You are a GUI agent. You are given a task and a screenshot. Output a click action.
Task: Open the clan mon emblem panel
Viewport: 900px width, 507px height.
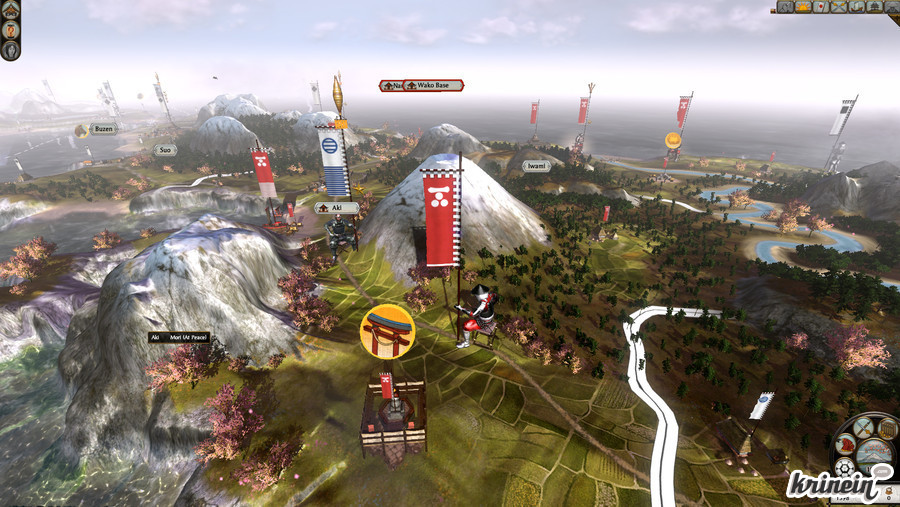tap(844, 468)
